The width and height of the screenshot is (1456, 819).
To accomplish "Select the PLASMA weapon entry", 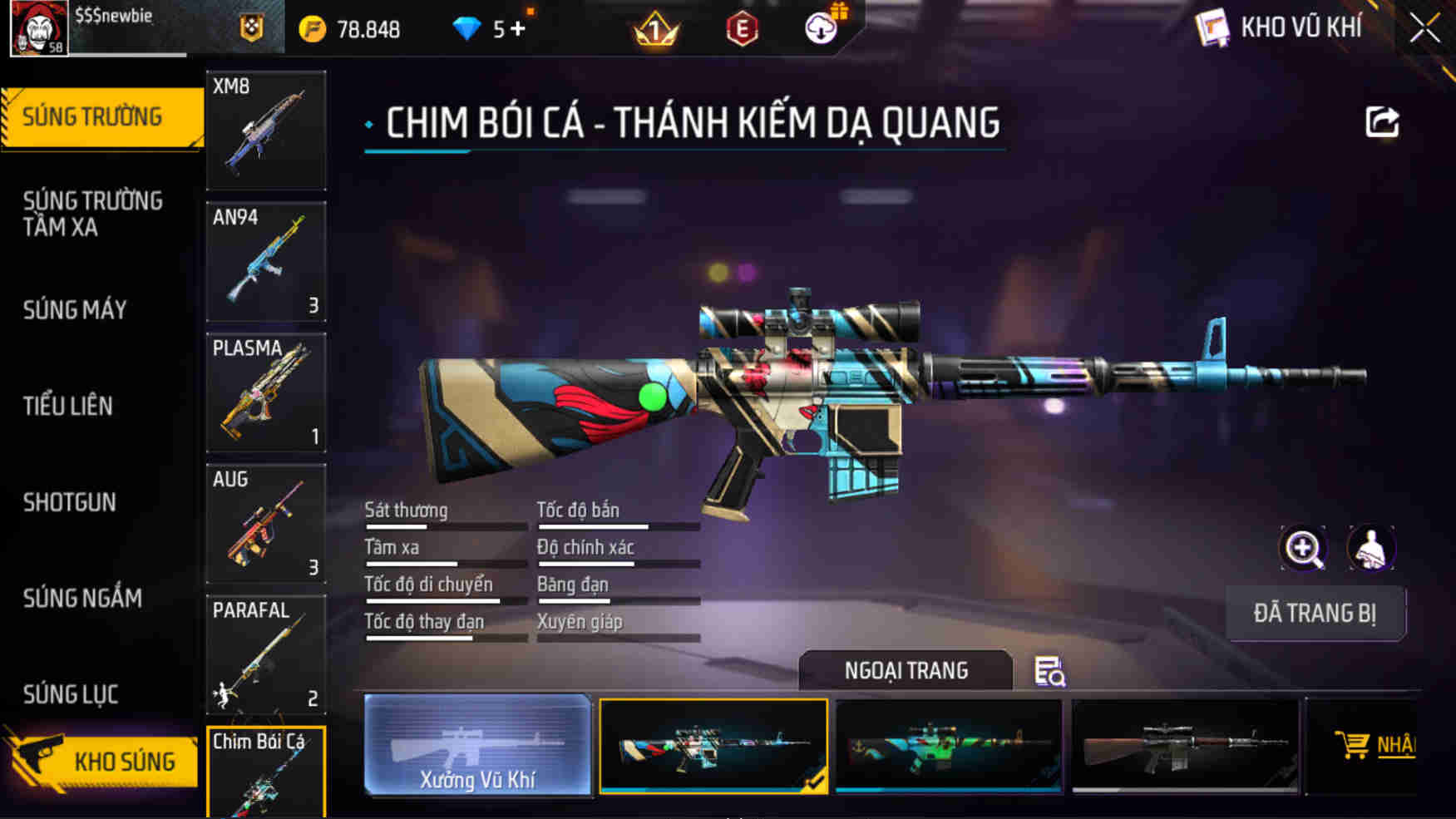I will pyautogui.click(x=265, y=392).
